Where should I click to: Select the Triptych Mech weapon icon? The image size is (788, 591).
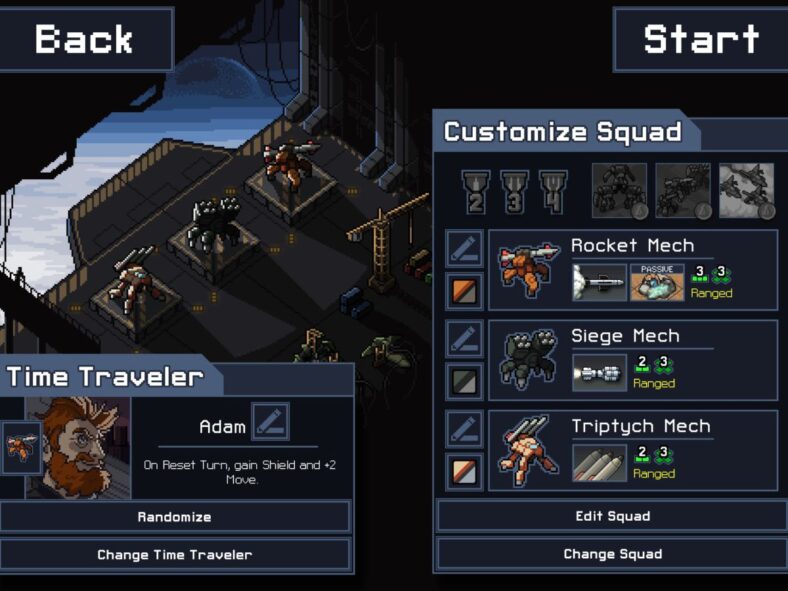(x=599, y=463)
